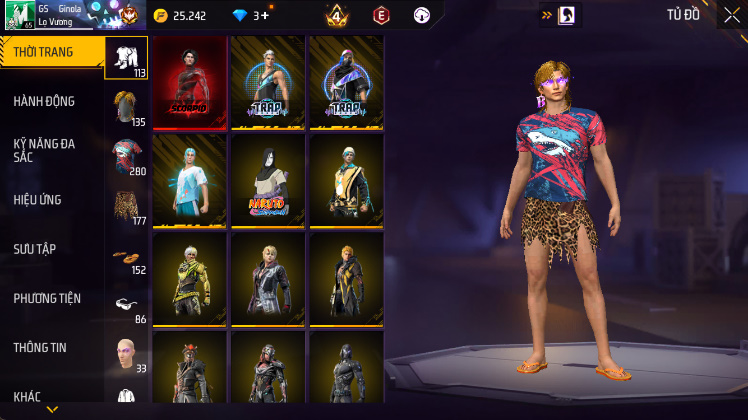748x420 pixels.
Task: Expand the wardrobe list with the down arrow
Action: [x=52, y=410]
